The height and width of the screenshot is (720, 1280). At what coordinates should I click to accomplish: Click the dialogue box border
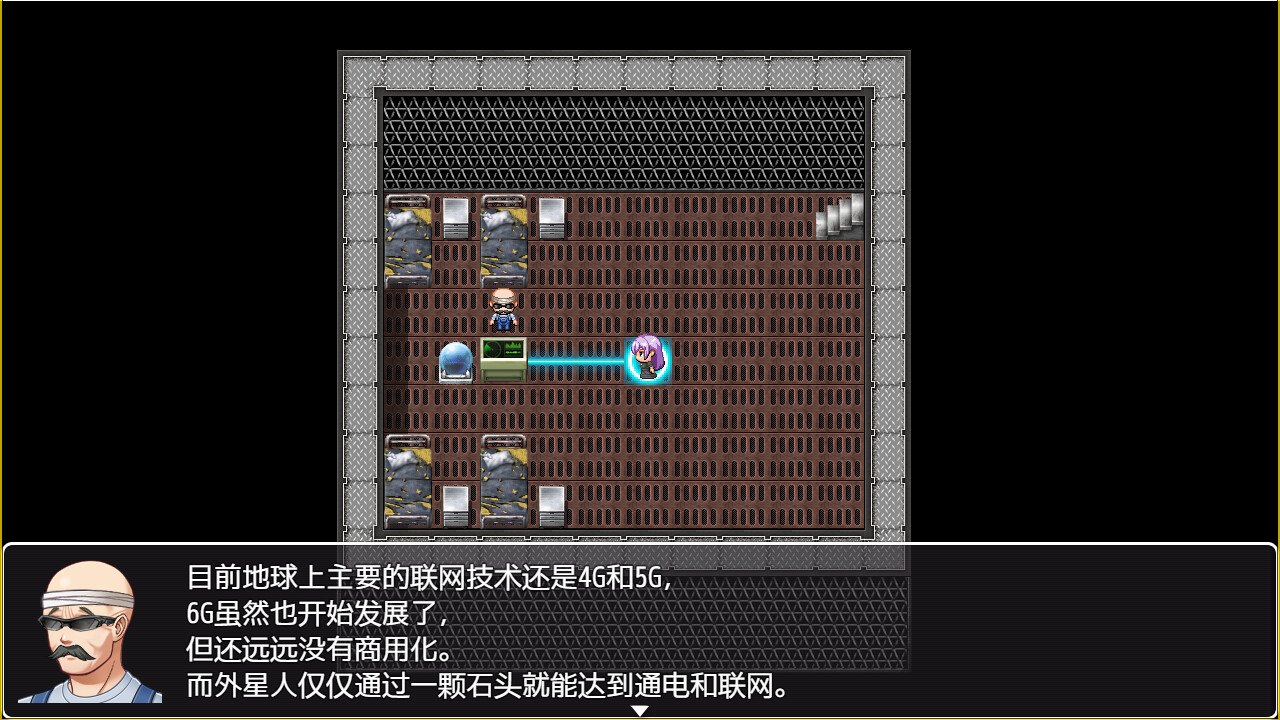point(640,547)
